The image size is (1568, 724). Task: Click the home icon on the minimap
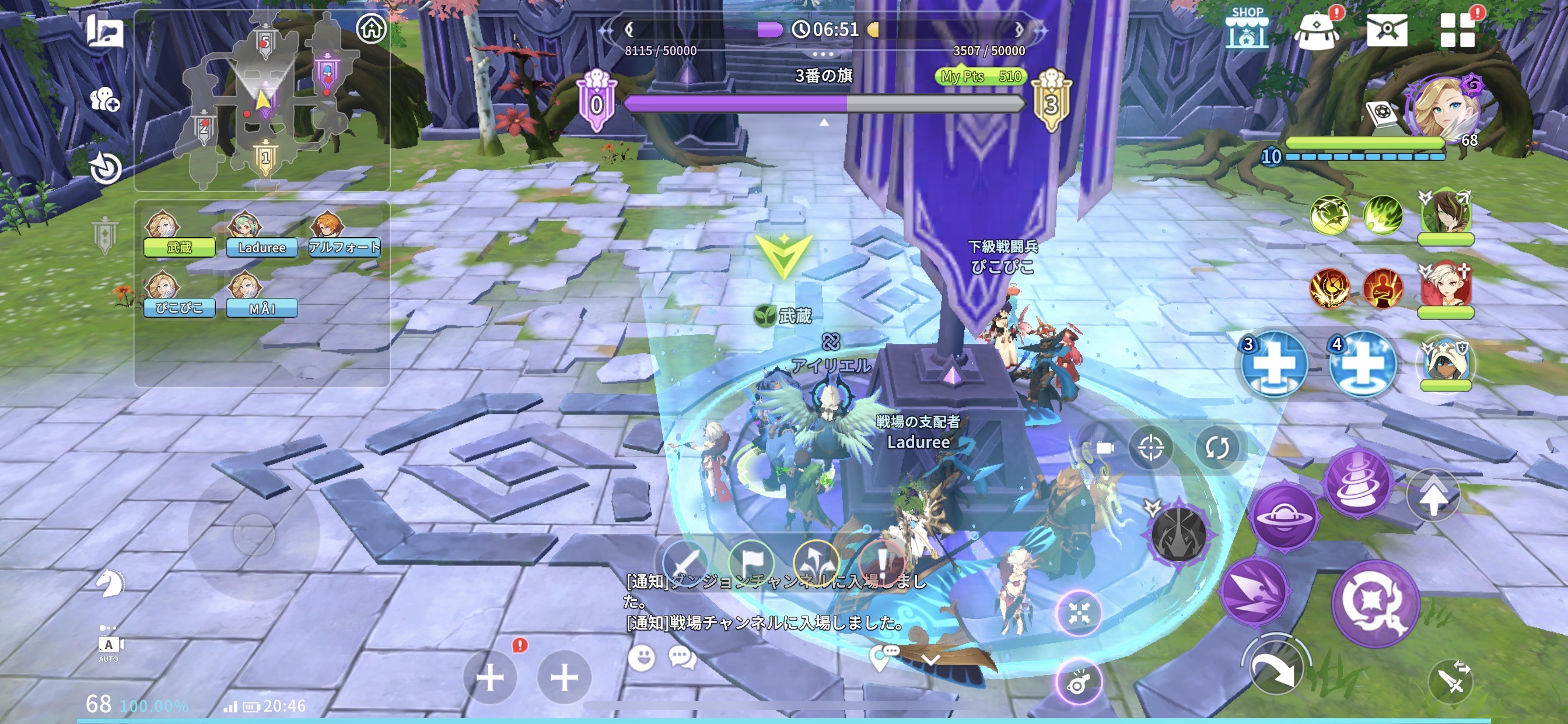[x=372, y=28]
